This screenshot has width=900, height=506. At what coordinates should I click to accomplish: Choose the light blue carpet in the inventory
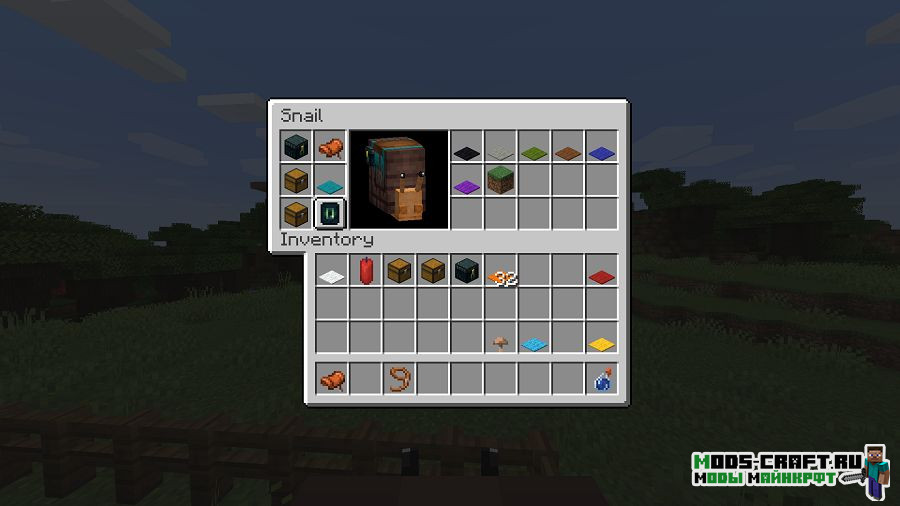[x=534, y=344]
